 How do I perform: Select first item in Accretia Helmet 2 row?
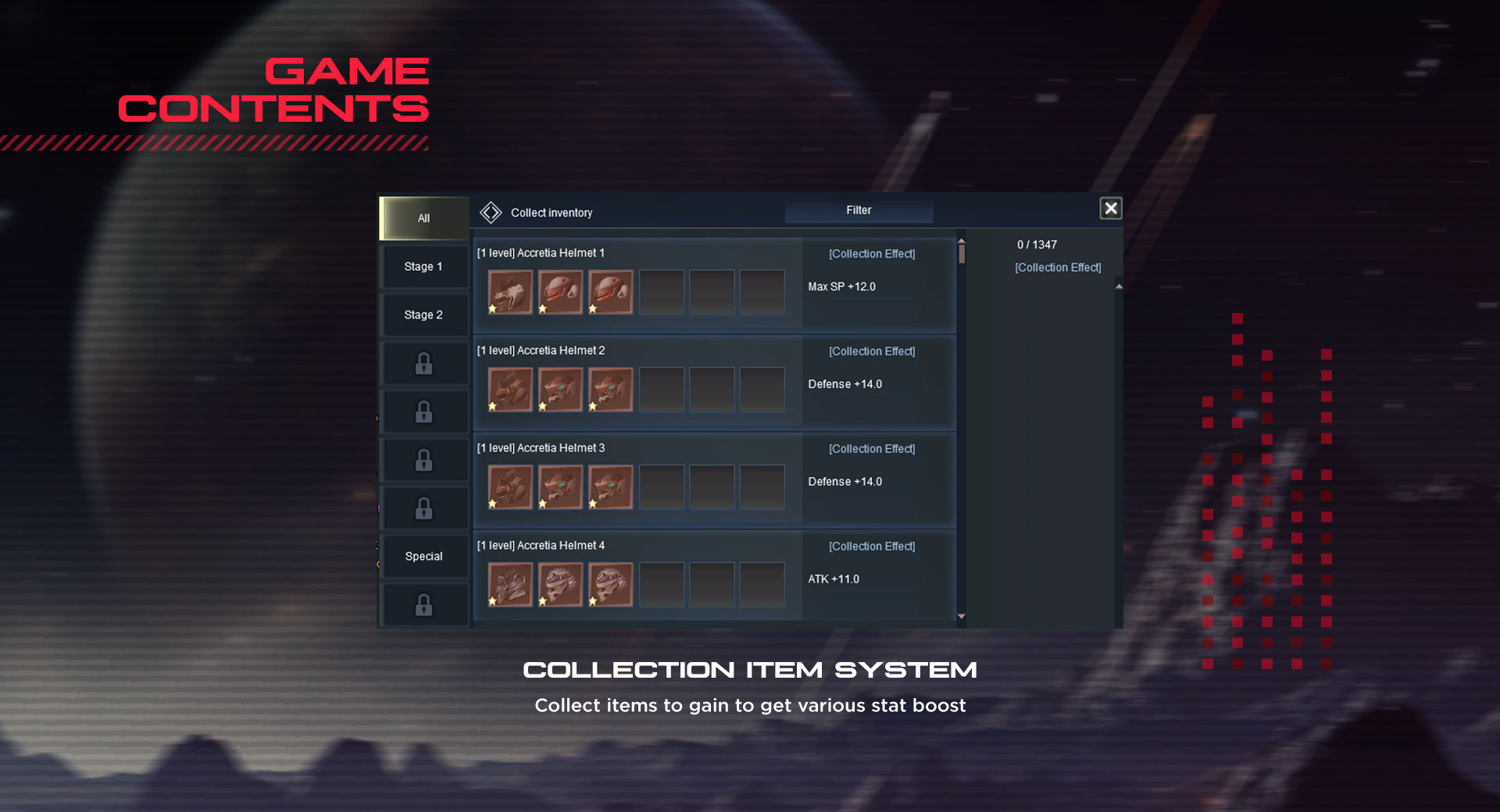[510, 390]
